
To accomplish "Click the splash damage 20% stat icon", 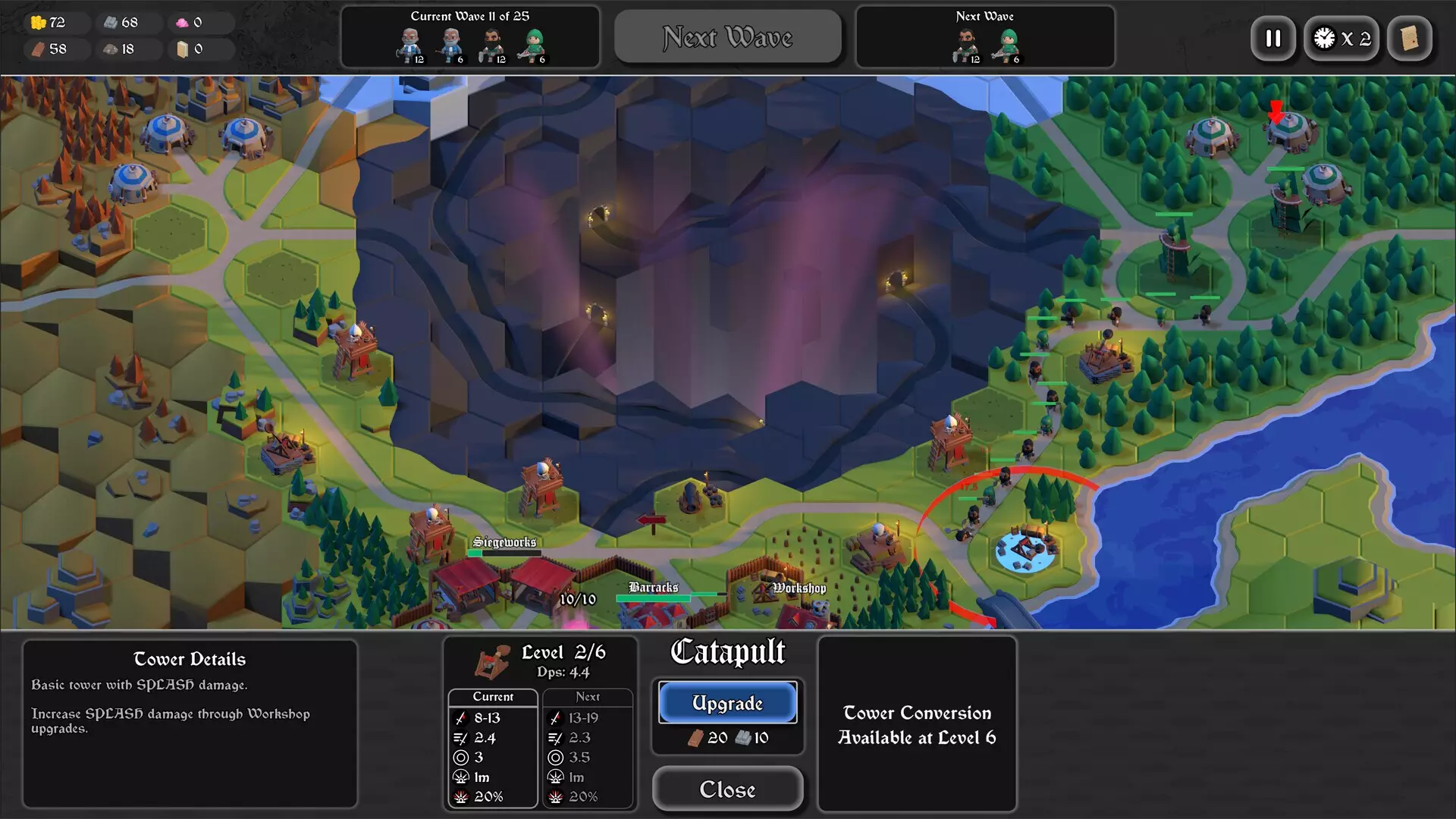I will pyautogui.click(x=460, y=797).
